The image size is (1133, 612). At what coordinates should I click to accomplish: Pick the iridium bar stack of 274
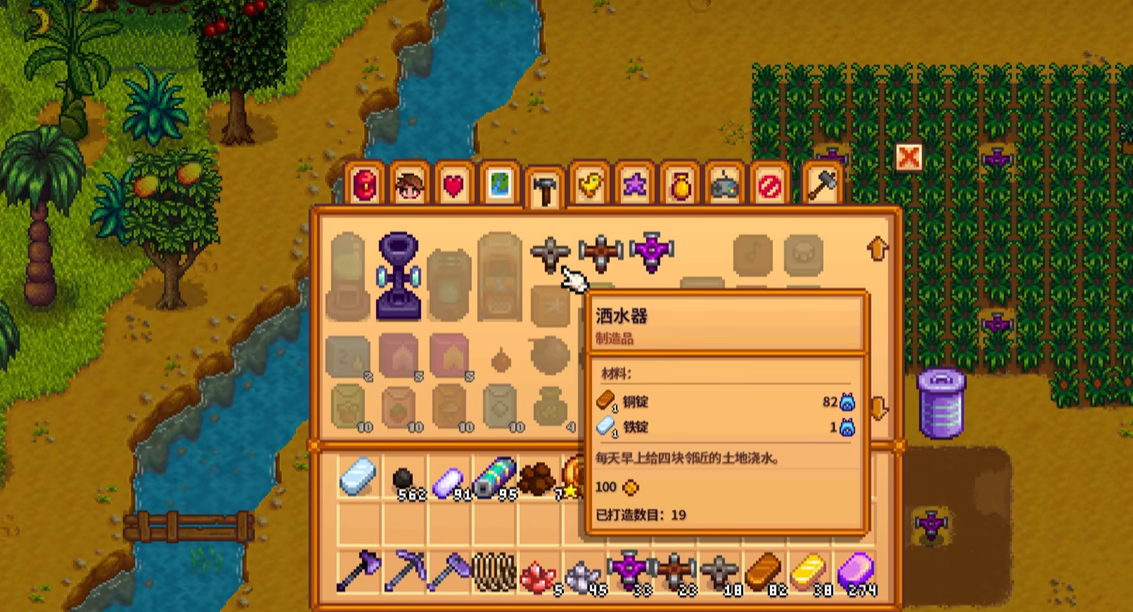857,573
